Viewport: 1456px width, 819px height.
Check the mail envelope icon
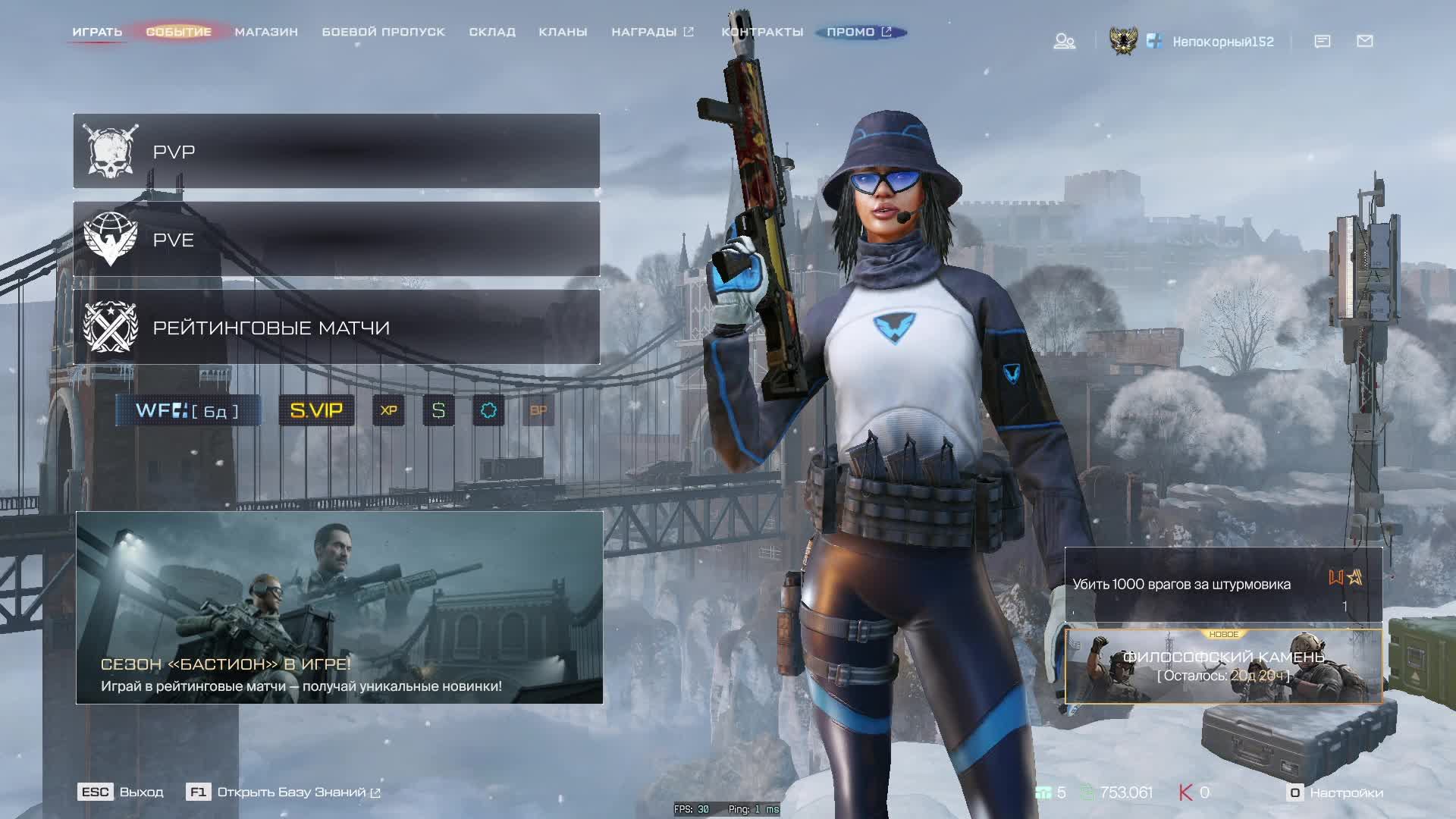point(1364,41)
